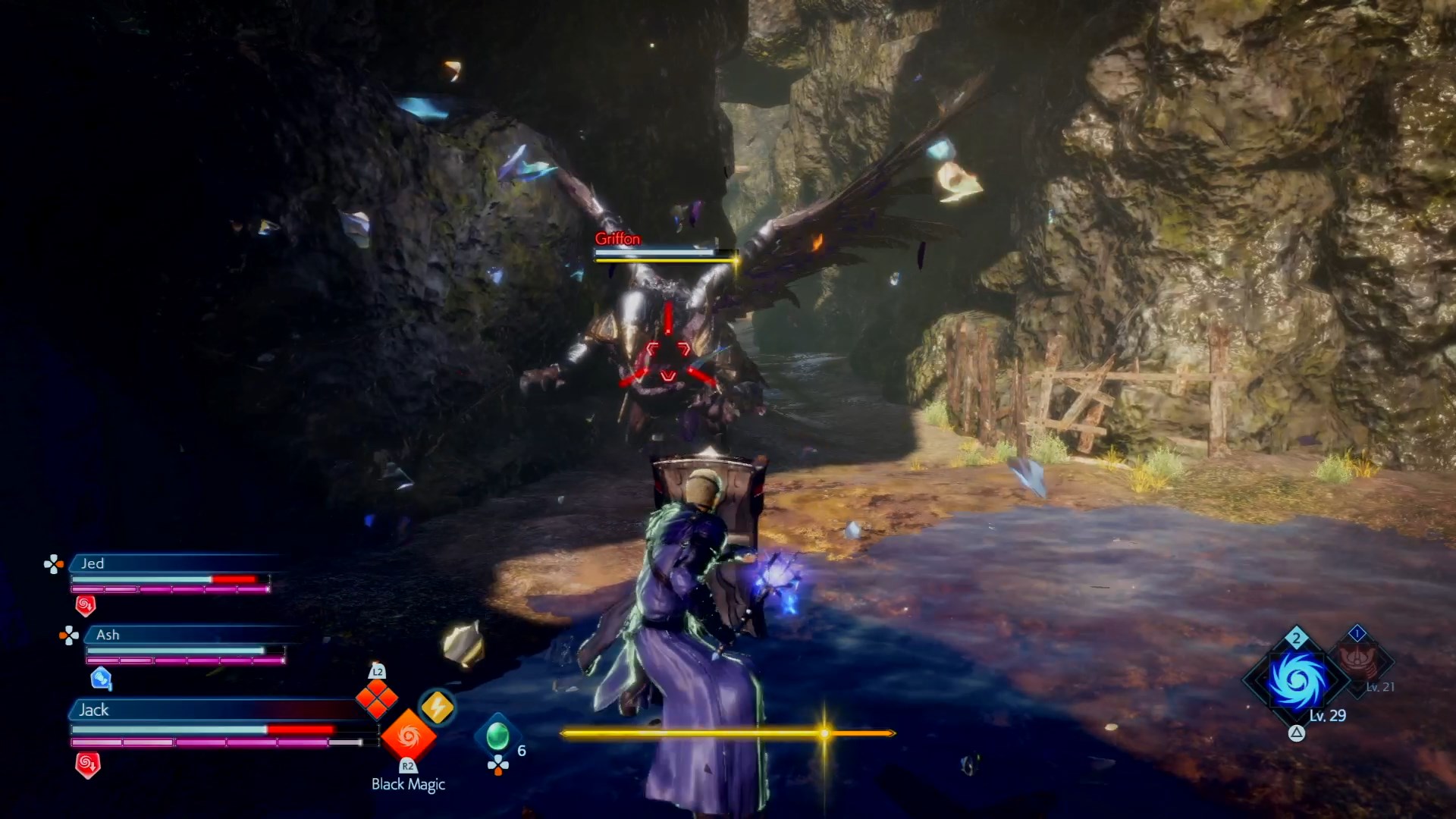1456x819 pixels.
Task: Inspect the blue buff icon under Ash
Action: coord(101,678)
